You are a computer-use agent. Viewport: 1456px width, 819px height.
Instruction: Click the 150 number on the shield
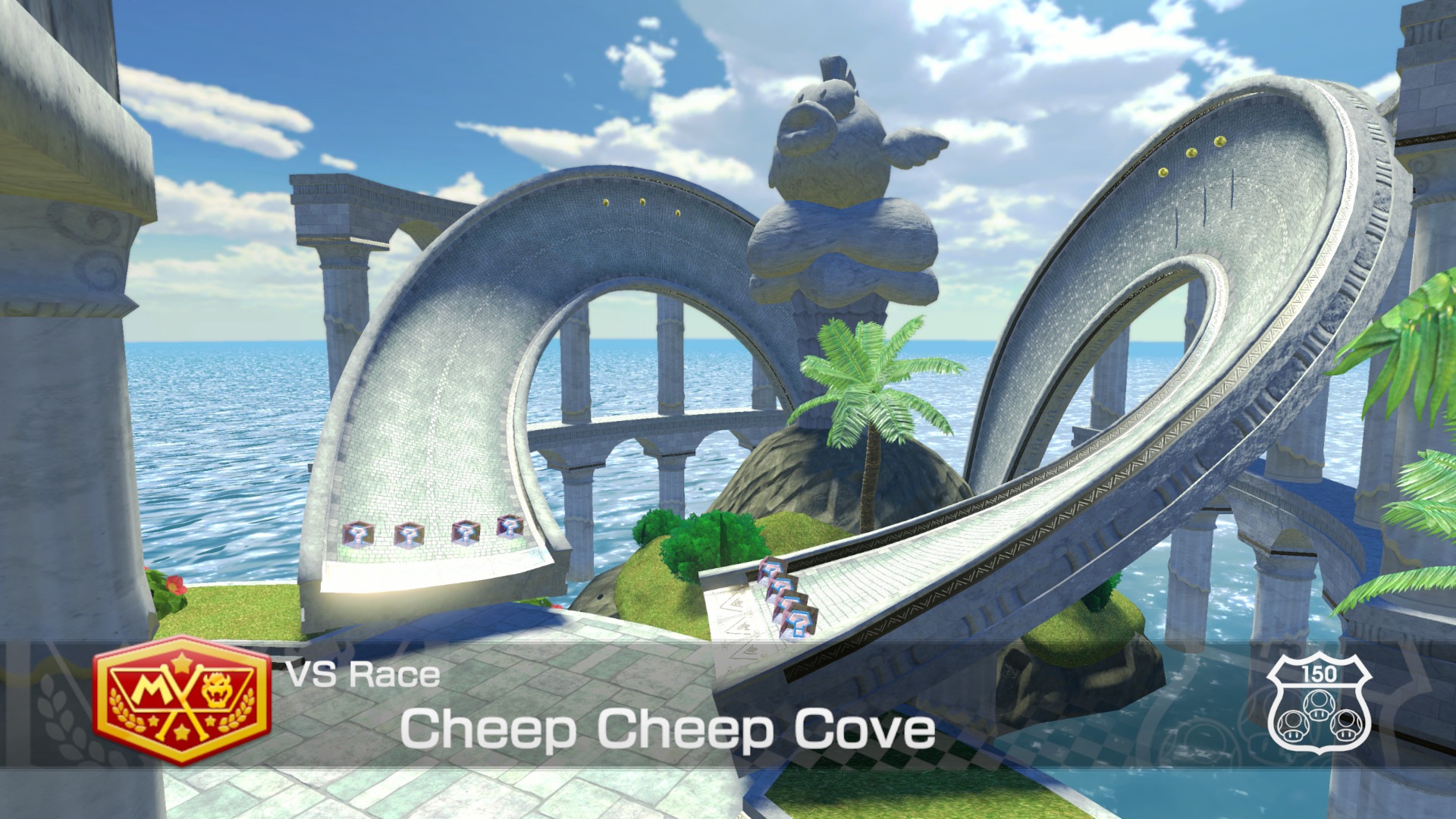tap(1318, 673)
